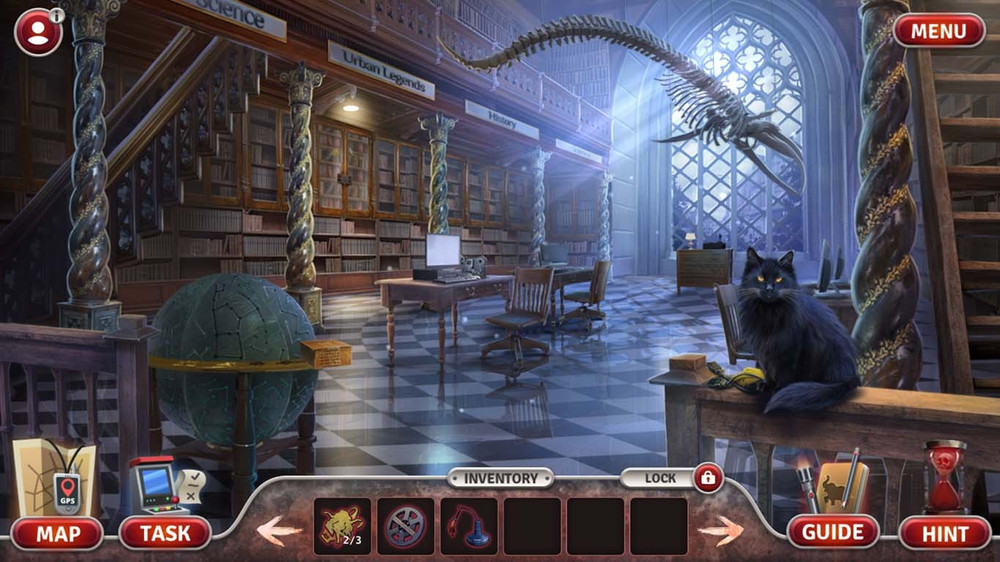Image resolution: width=1000 pixels, height=562 pixels.
Task: Open the strategy Guide
Action: pos(833,532)
